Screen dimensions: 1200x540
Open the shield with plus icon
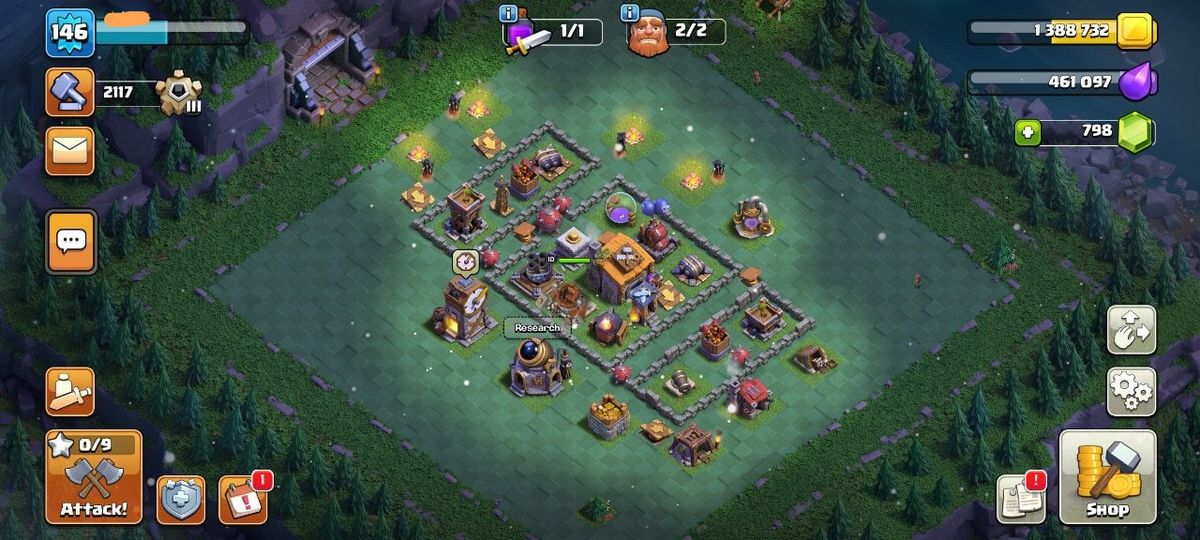tap(181, 499)
